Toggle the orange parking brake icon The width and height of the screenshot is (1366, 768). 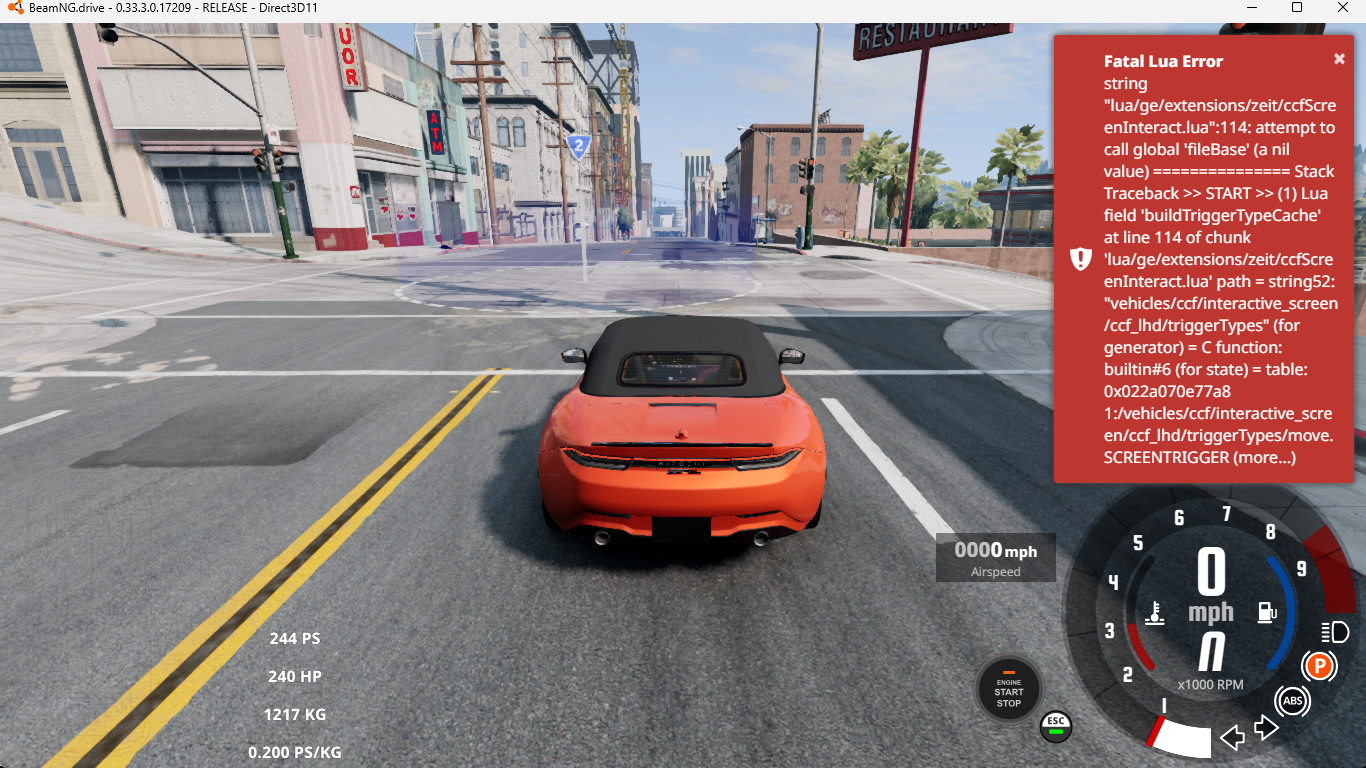pos(1319,665)
